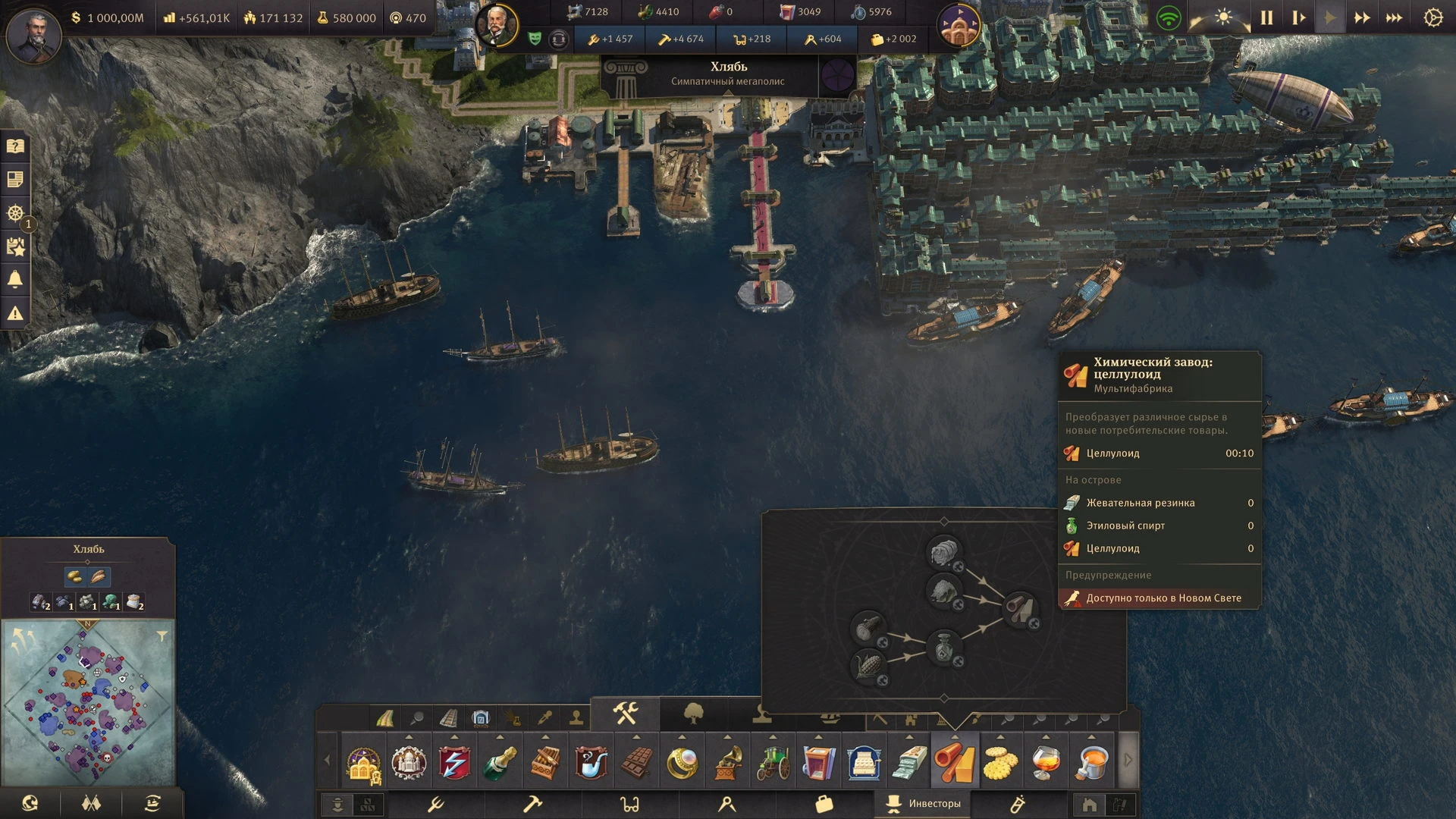Screen dimensions: 1456x819
Task: Pick the golden ring jewelry building
Action: (x=682, y=761)
